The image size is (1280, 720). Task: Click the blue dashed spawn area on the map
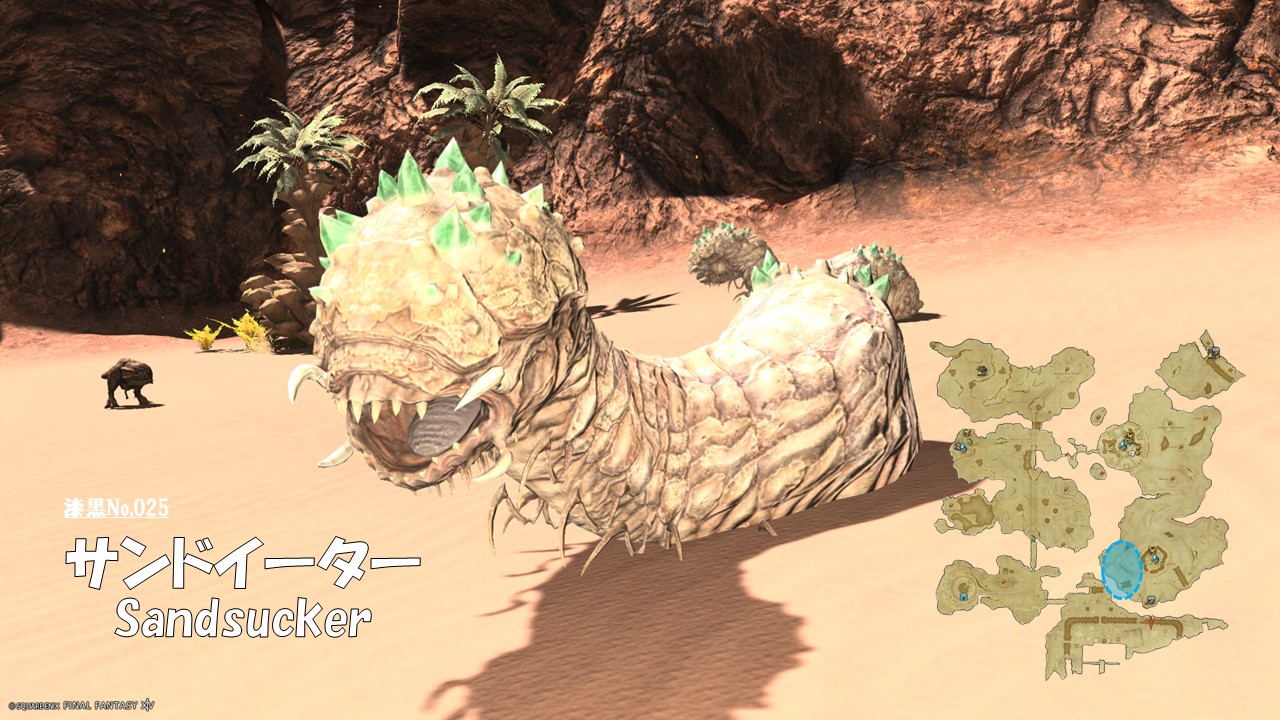pyautogui.click(x=1121, y=570)
